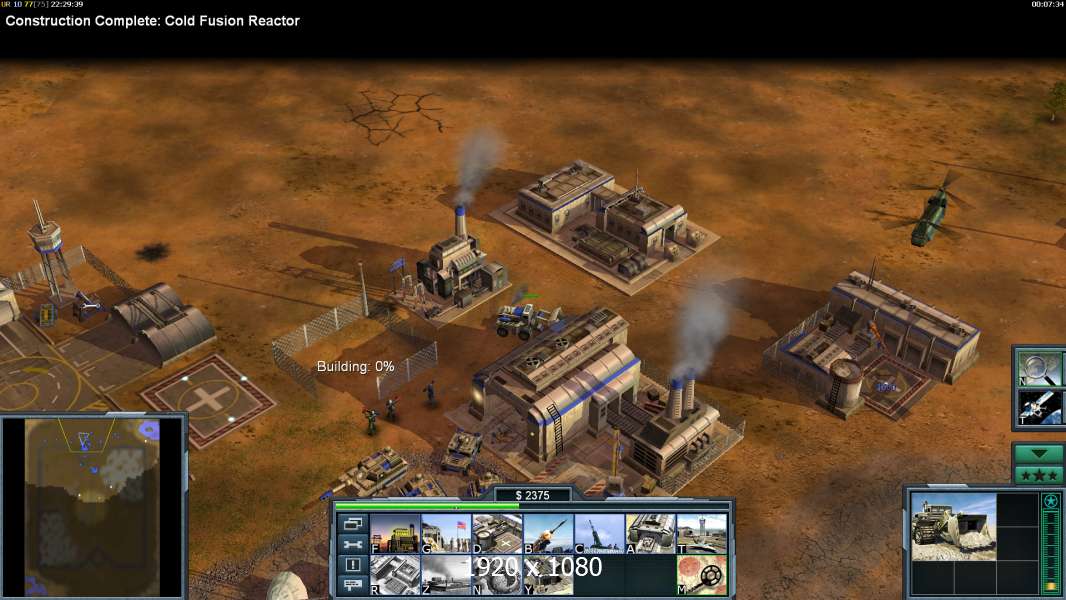Select the Strategy Center build icon
This screenshot has width=1066, height=600.
click(x=394, y=575)
